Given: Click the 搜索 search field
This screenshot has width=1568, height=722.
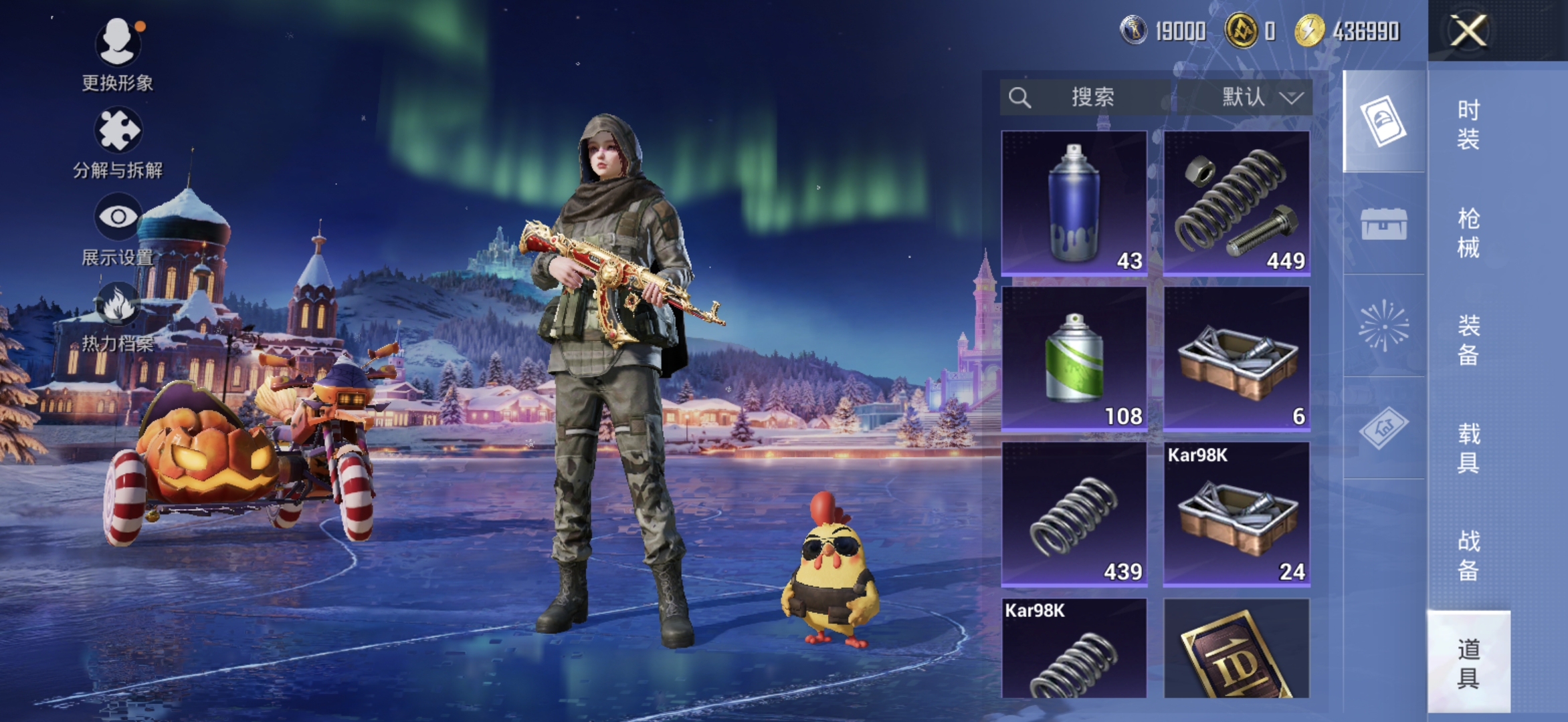Looking at the screenshot, I should [x=1090, y=98].
